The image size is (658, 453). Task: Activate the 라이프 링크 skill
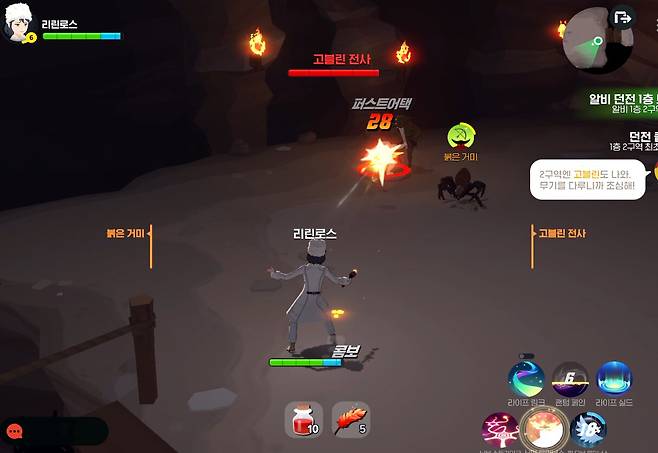click(x=526, y=379)
